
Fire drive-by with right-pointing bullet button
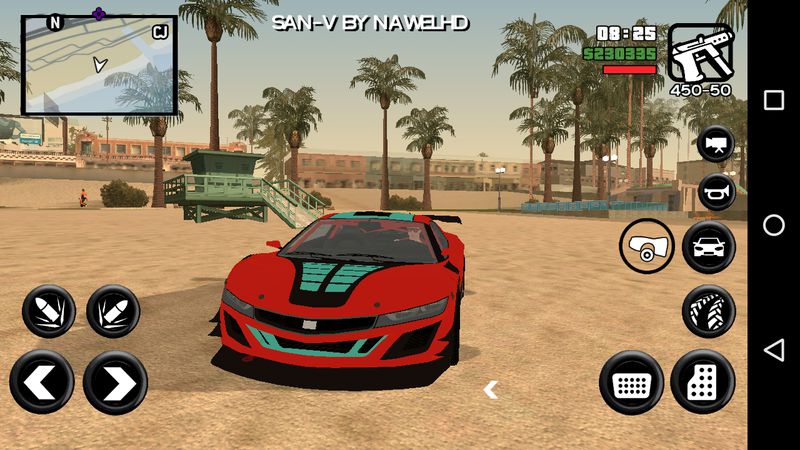(113, 311)
